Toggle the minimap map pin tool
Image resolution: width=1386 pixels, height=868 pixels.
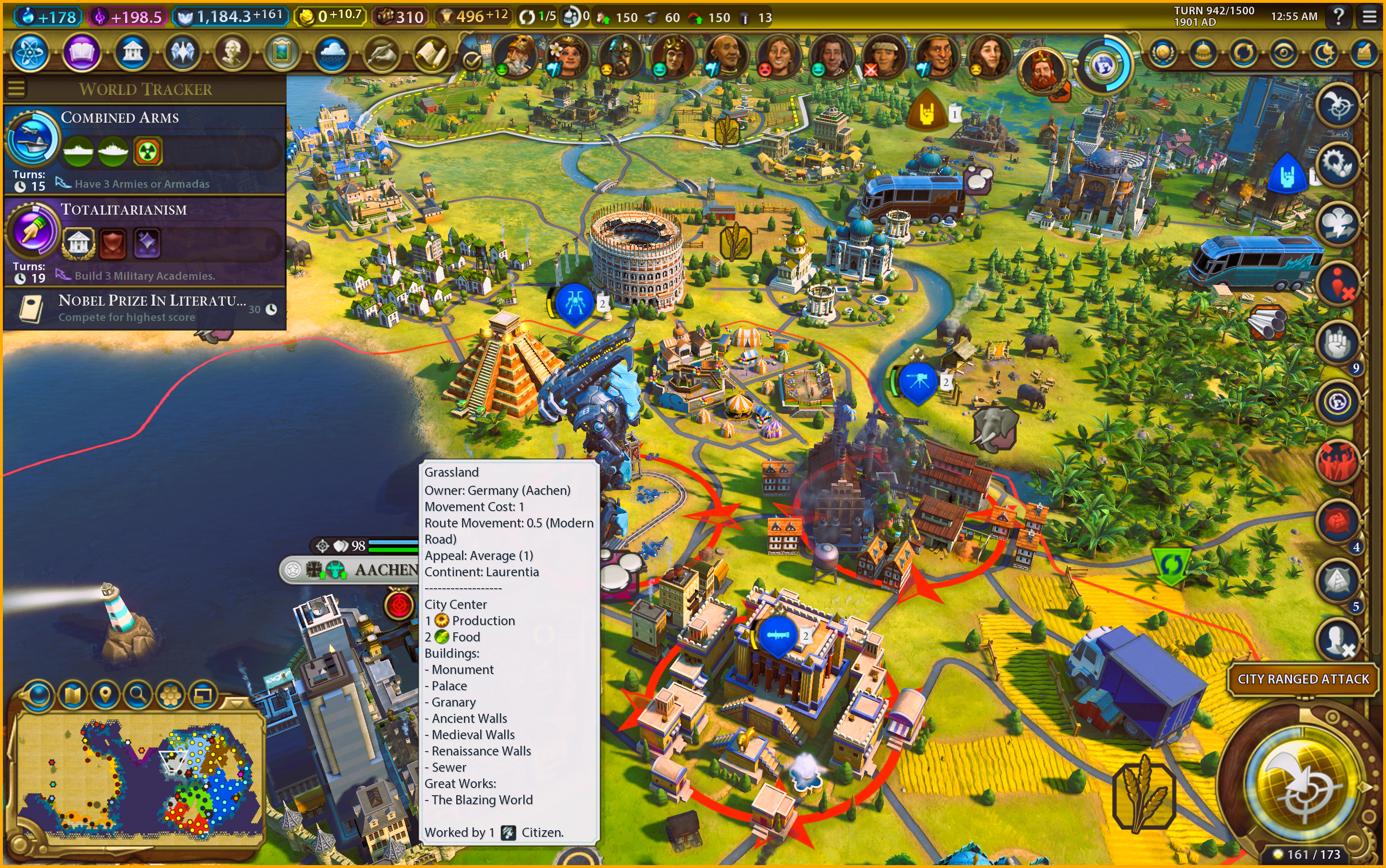[x=105, y=695]
